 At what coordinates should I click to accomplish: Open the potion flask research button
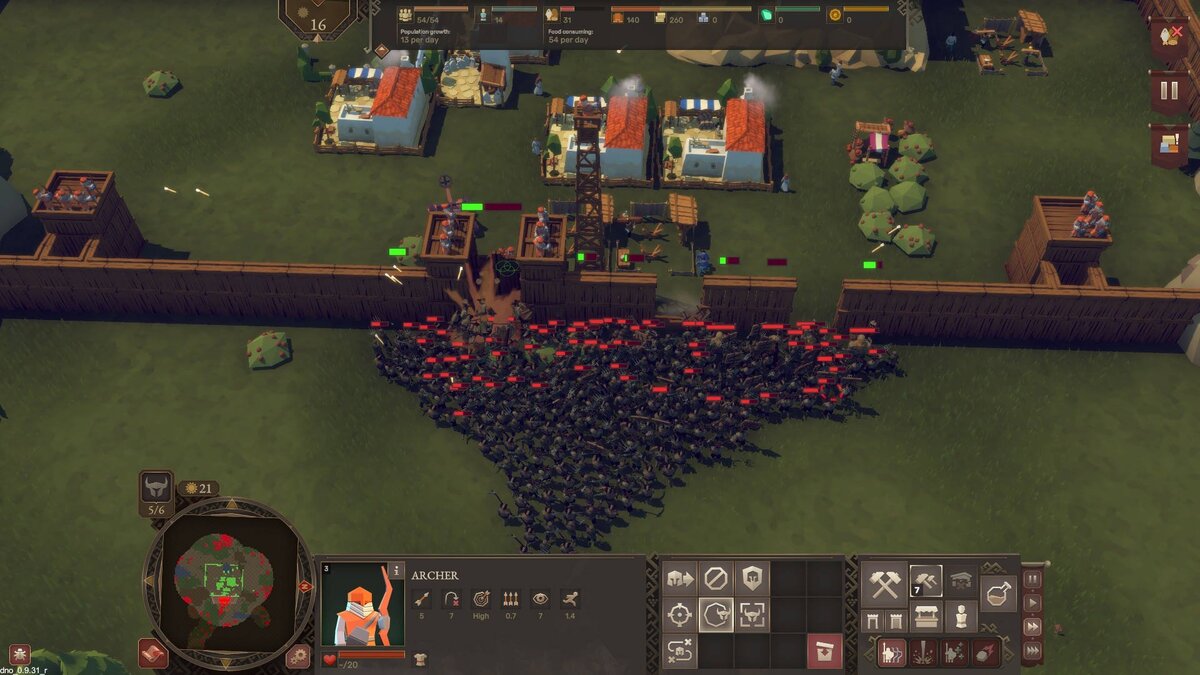pos(998,593)
